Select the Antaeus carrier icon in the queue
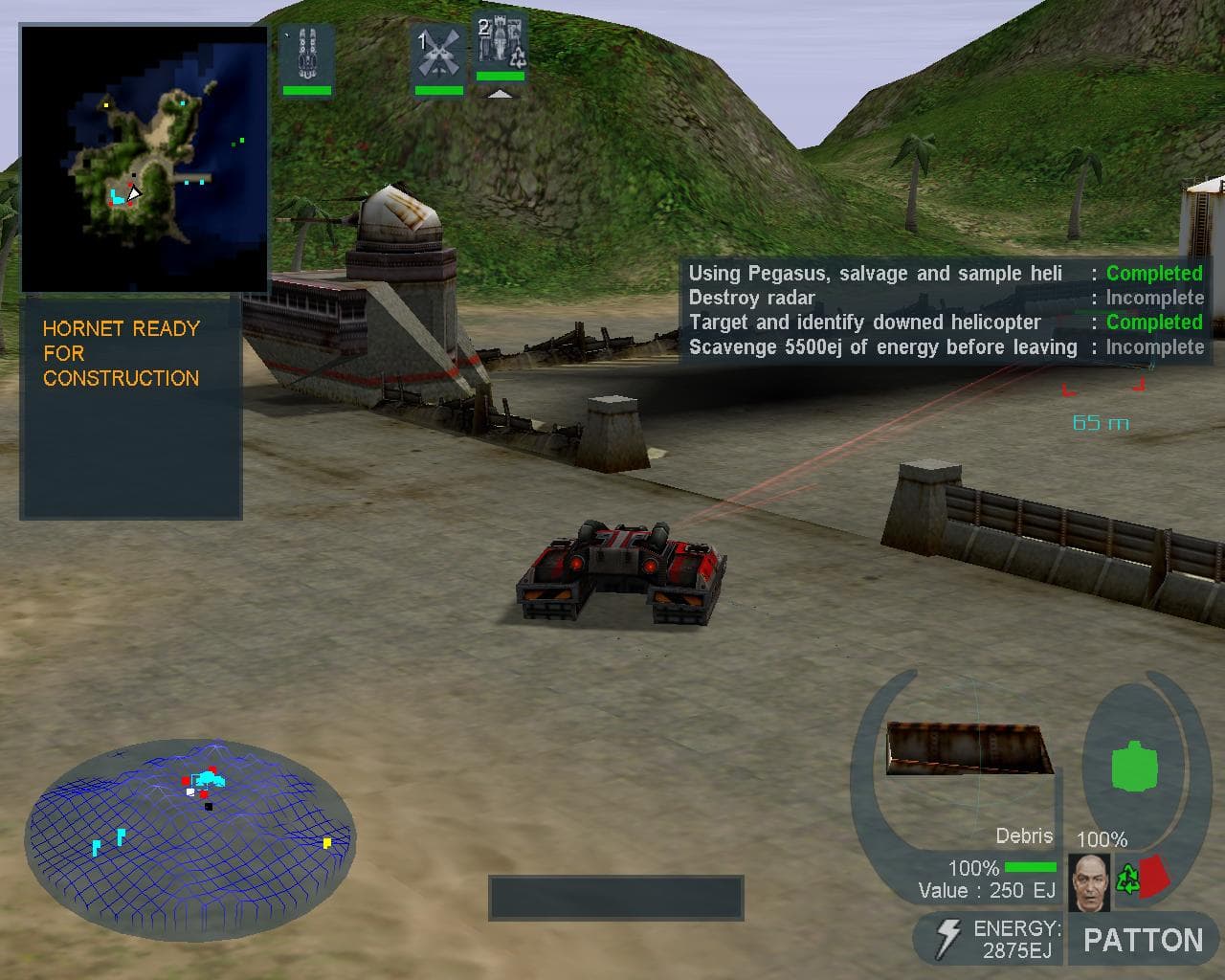This screenshot has height=980, width=1225. [x=306, y=57]
